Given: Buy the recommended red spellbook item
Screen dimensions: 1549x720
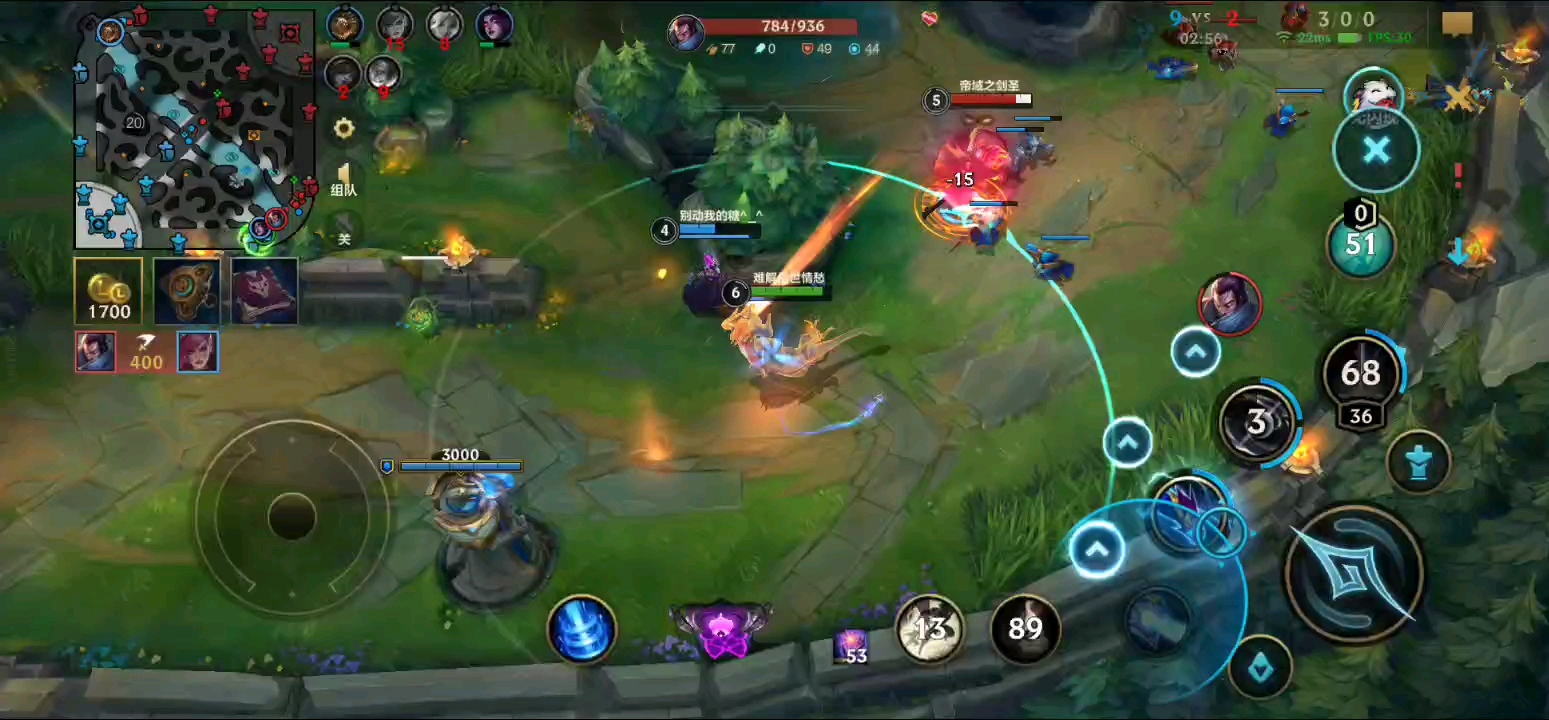Looking at the screenshot, I should (265, 291).
